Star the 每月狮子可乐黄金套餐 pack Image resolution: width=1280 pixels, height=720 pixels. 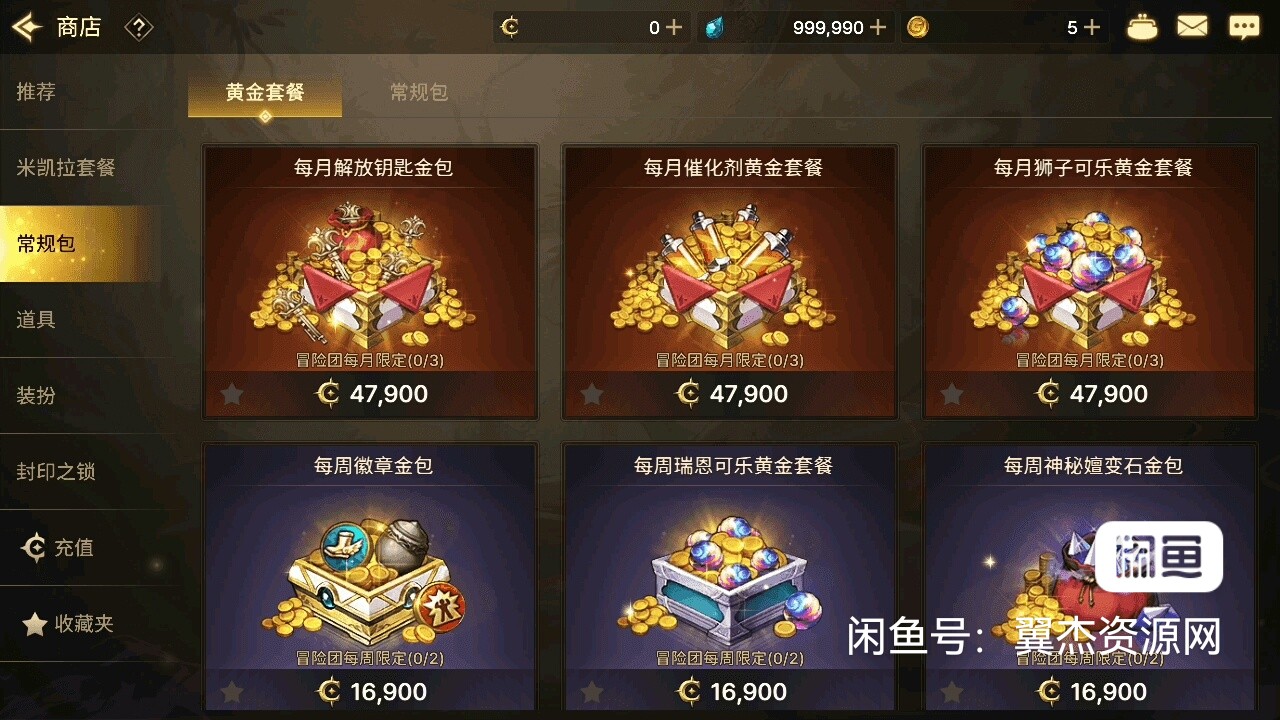click(951, 394)
